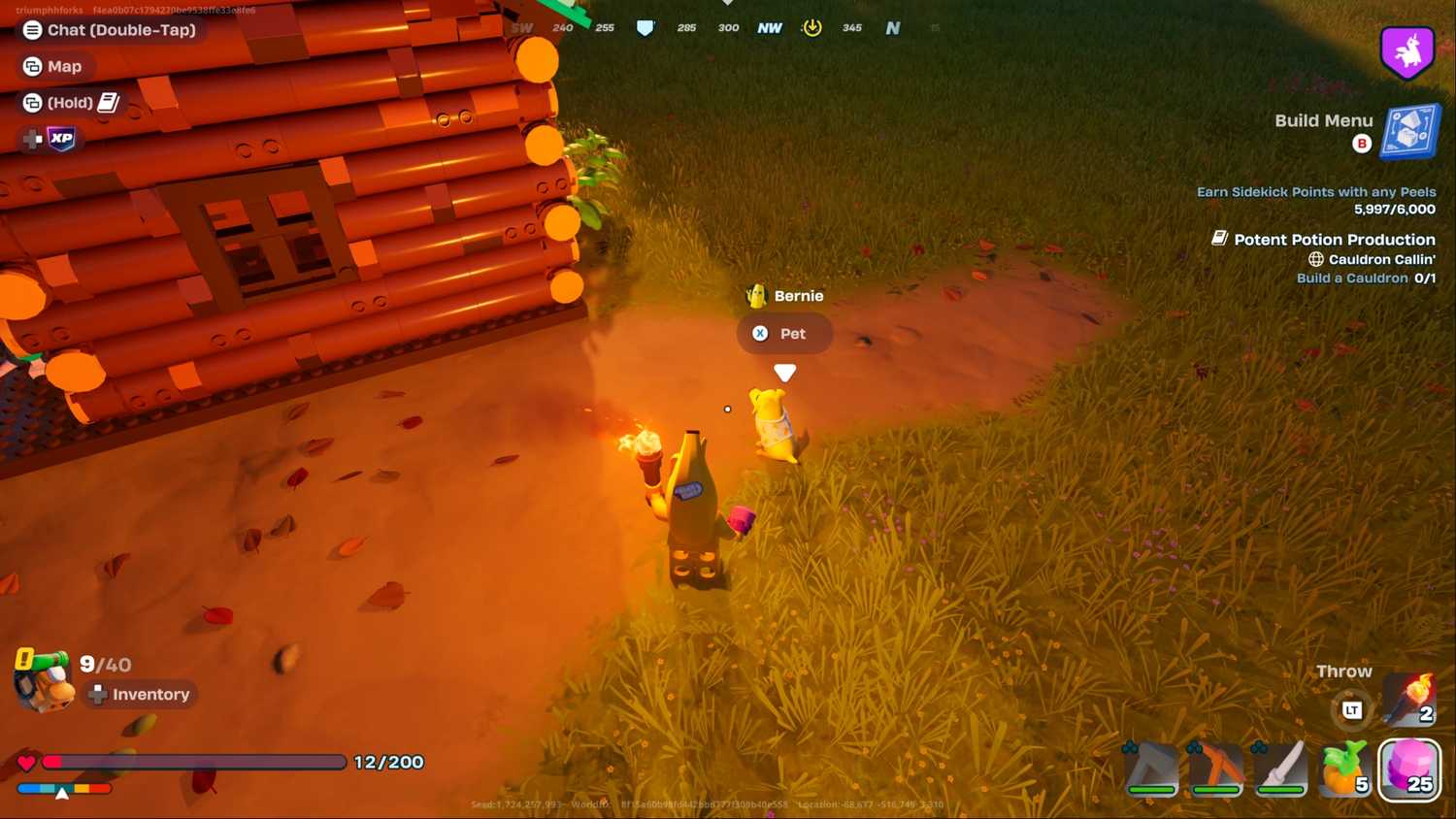
Task: Click the Build a Cauldron 0/1 objective
Action: click(x=1367, y=278)
